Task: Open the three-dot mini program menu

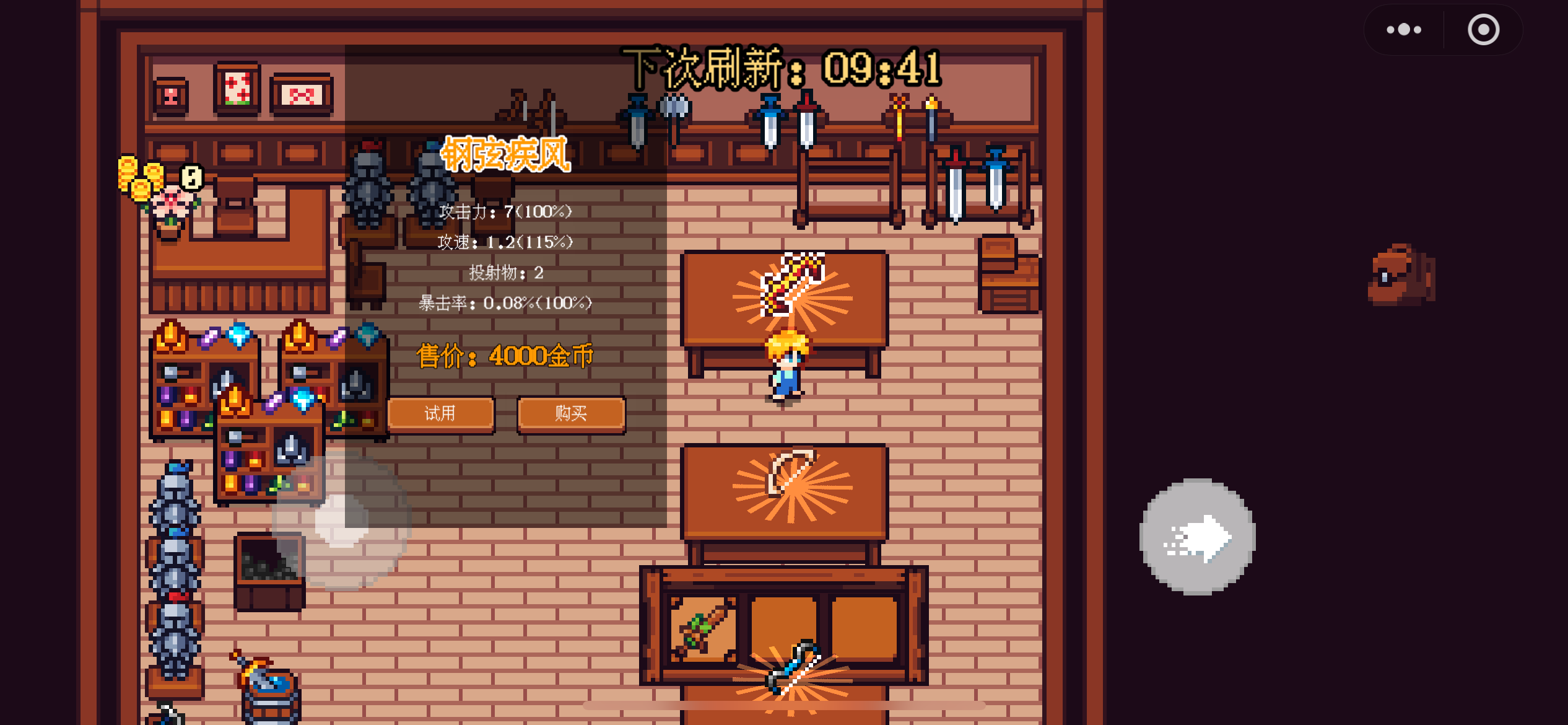Action: click(x=1404, y=30)
